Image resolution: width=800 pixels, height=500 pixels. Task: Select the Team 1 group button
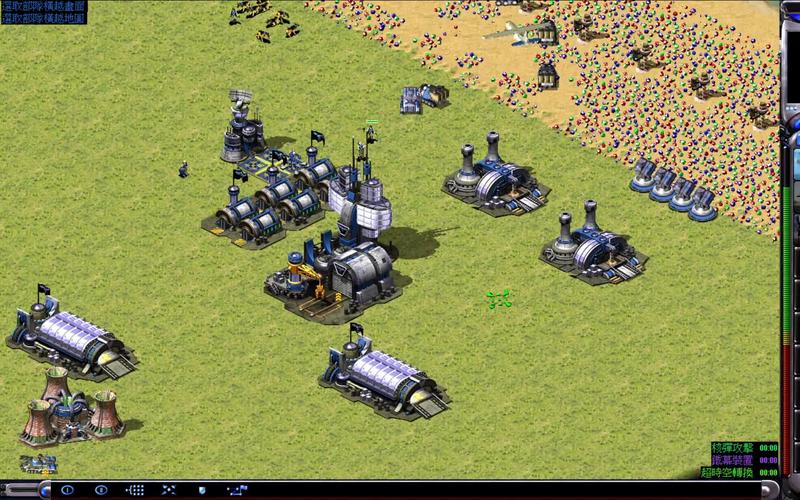coord(67,490)
